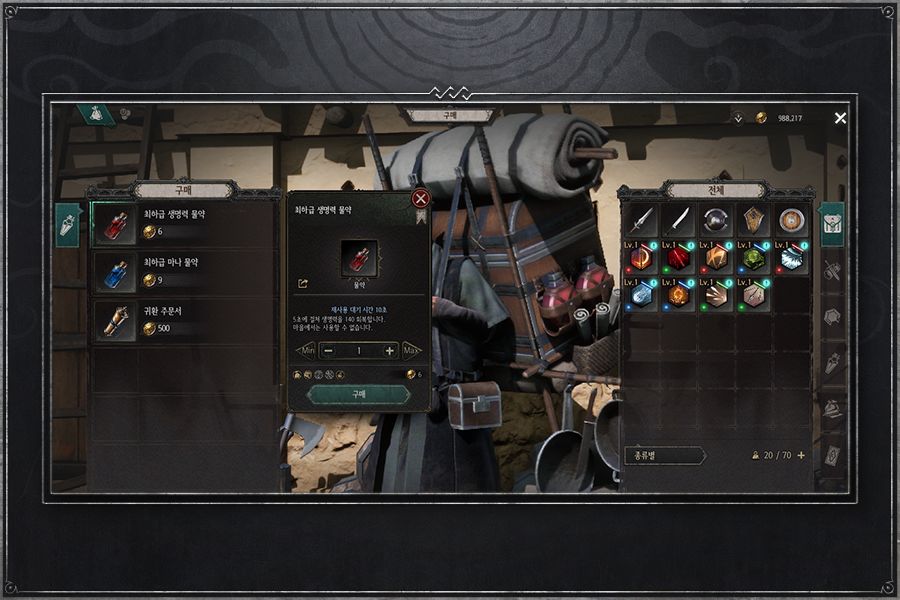Select the backpack all-items inventory tab
This screenshot has height=600, width=900.
(x=832, y=224)
